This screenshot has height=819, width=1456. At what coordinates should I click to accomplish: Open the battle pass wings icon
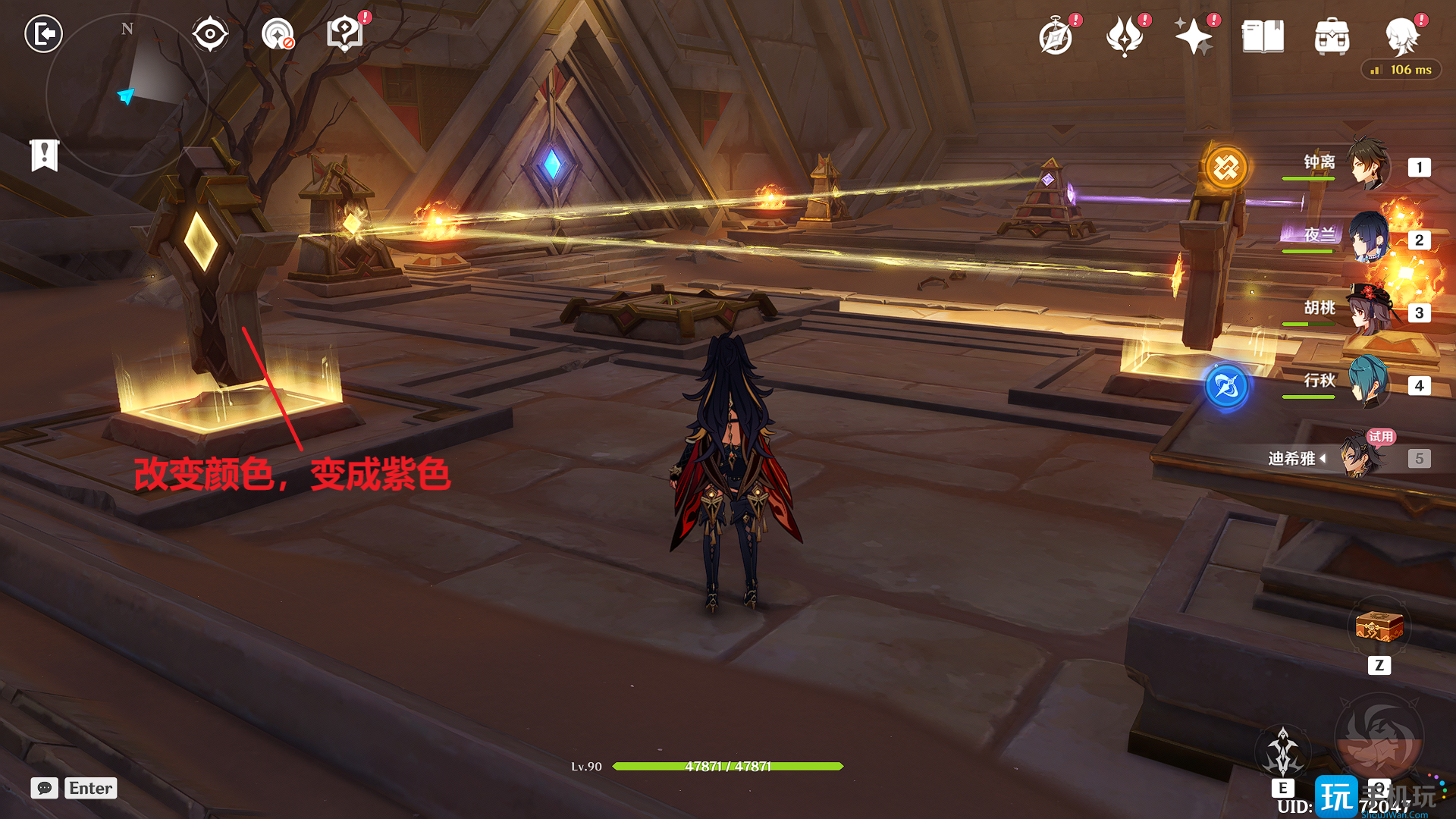pos(1125,36)
